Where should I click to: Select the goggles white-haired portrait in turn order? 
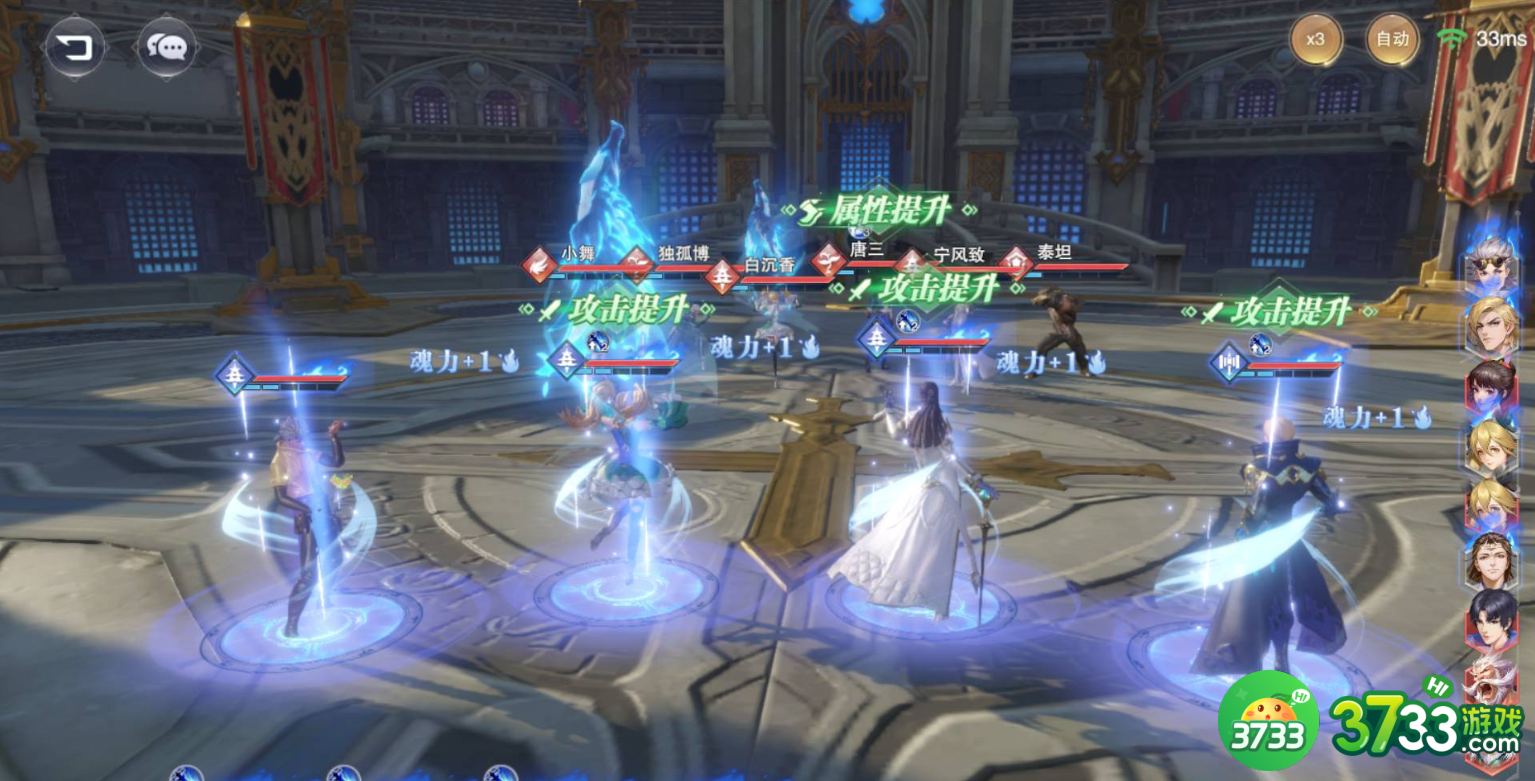point(1491,267)
